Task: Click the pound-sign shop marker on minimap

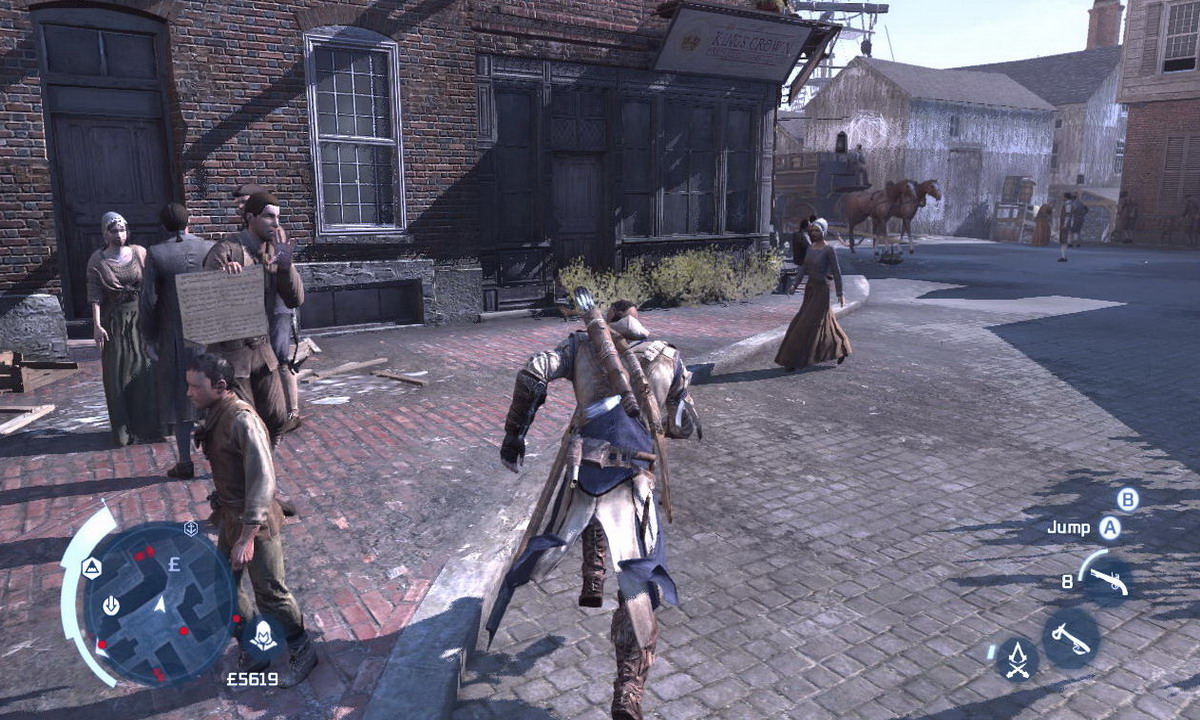Action: point(174,564)
